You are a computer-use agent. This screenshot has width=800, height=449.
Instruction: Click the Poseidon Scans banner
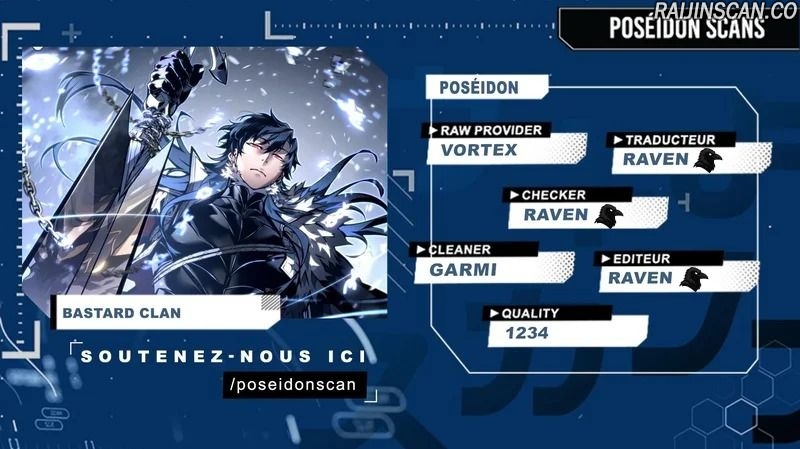coord(686,28)
